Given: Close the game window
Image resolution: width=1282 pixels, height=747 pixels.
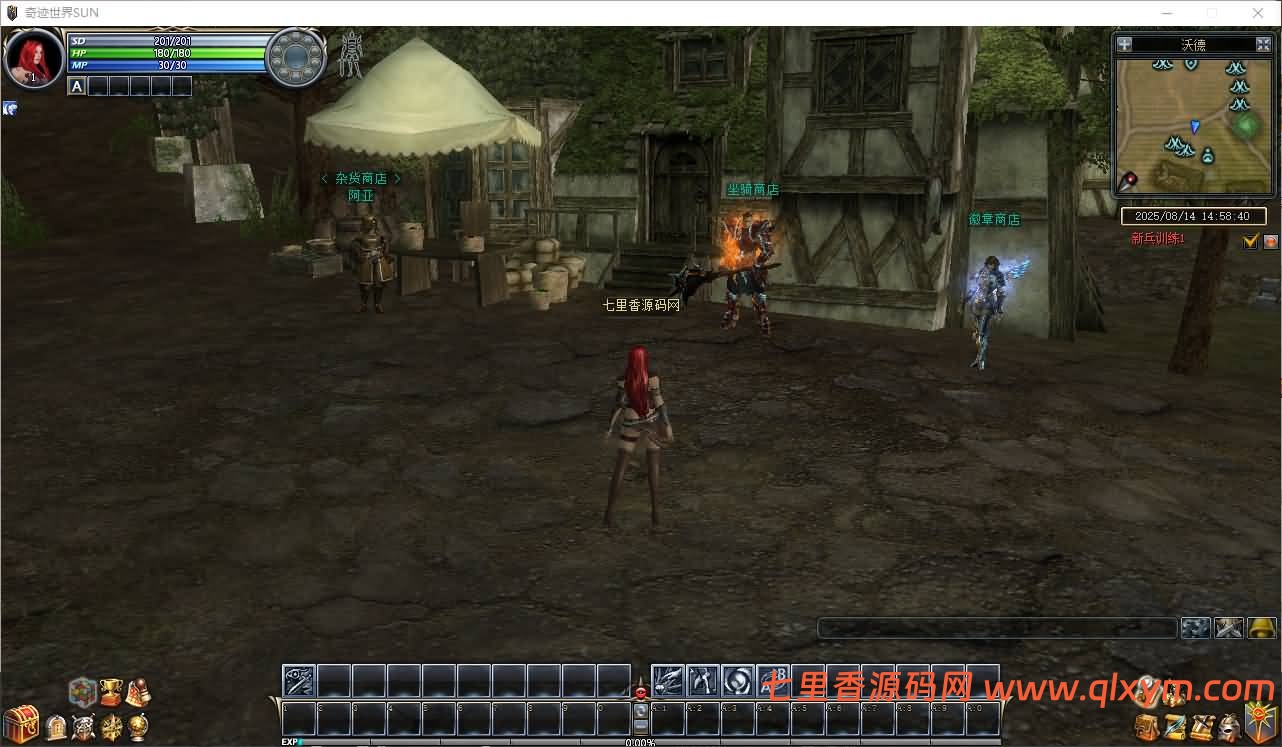Looking at the screenshot, I should tap(1258, 13).
